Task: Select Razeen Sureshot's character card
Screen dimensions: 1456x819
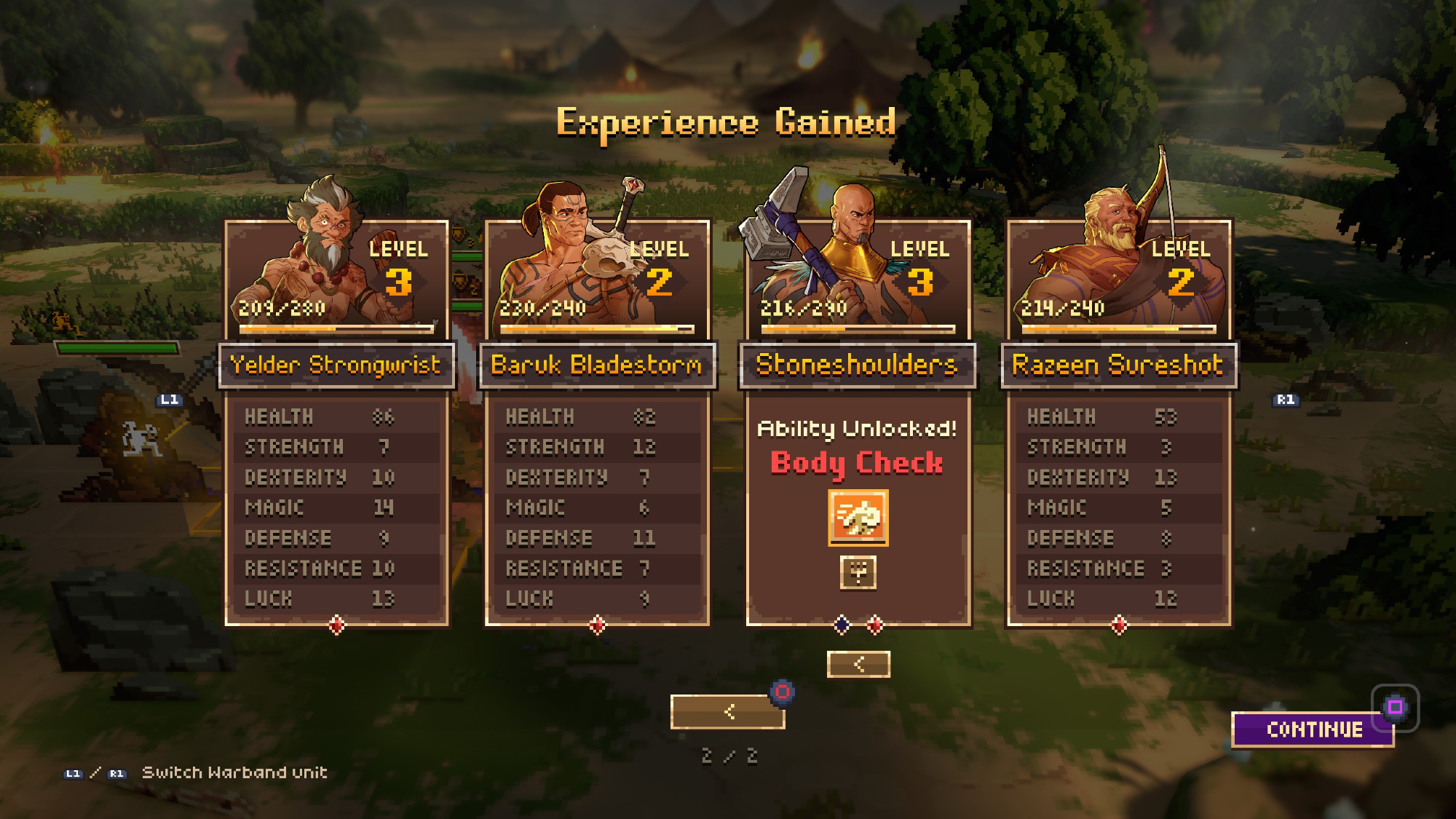Action: click(x=1119, y=422)
